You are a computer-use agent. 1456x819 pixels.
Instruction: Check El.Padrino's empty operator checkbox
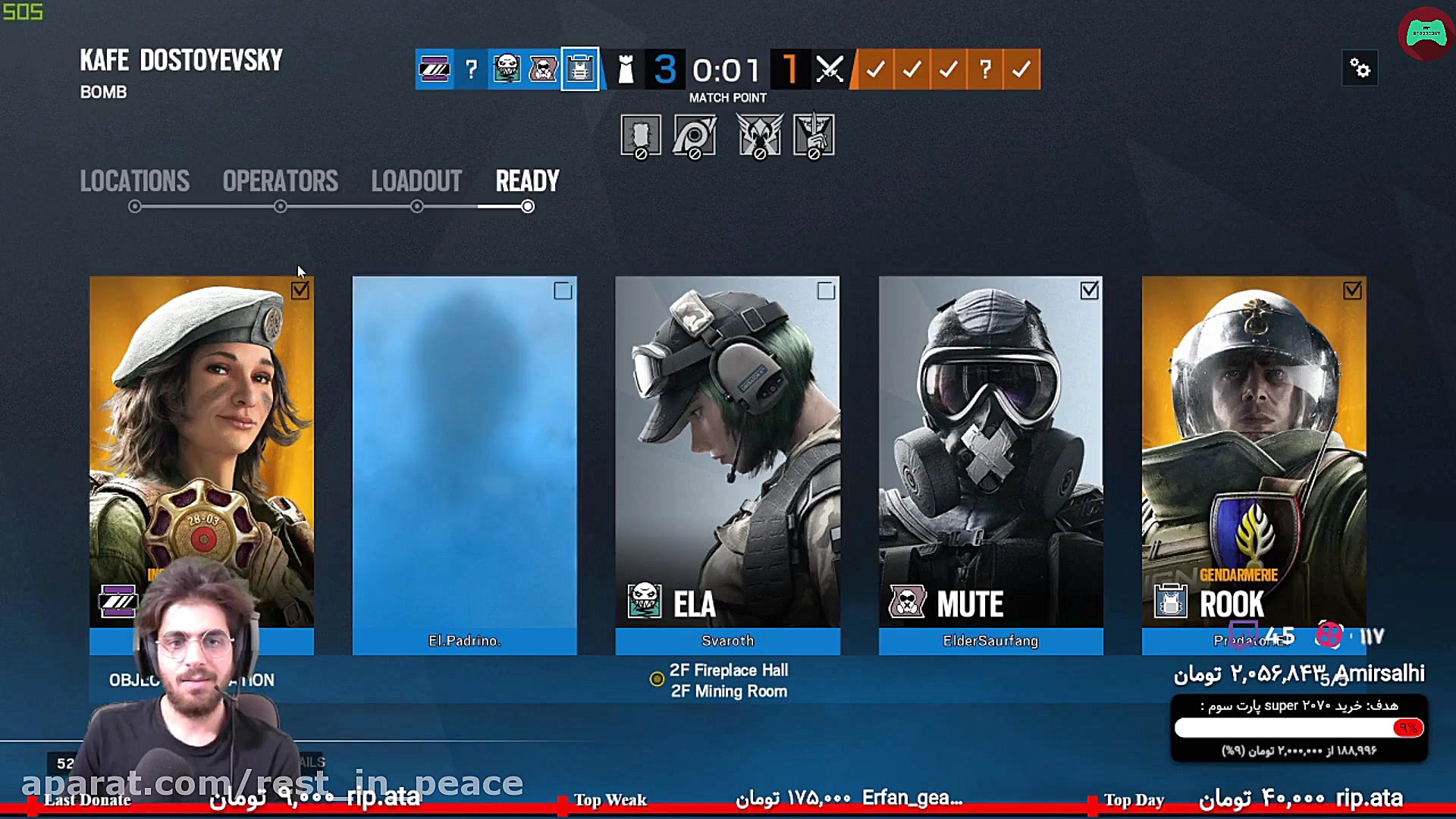click(563, 291)
